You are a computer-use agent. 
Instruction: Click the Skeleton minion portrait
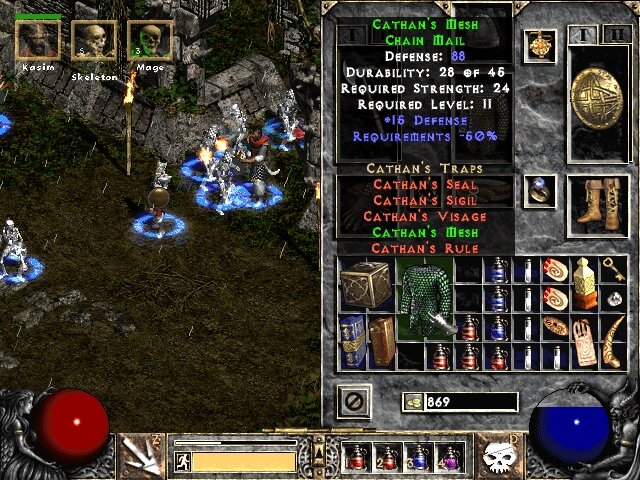coord(93,41)
